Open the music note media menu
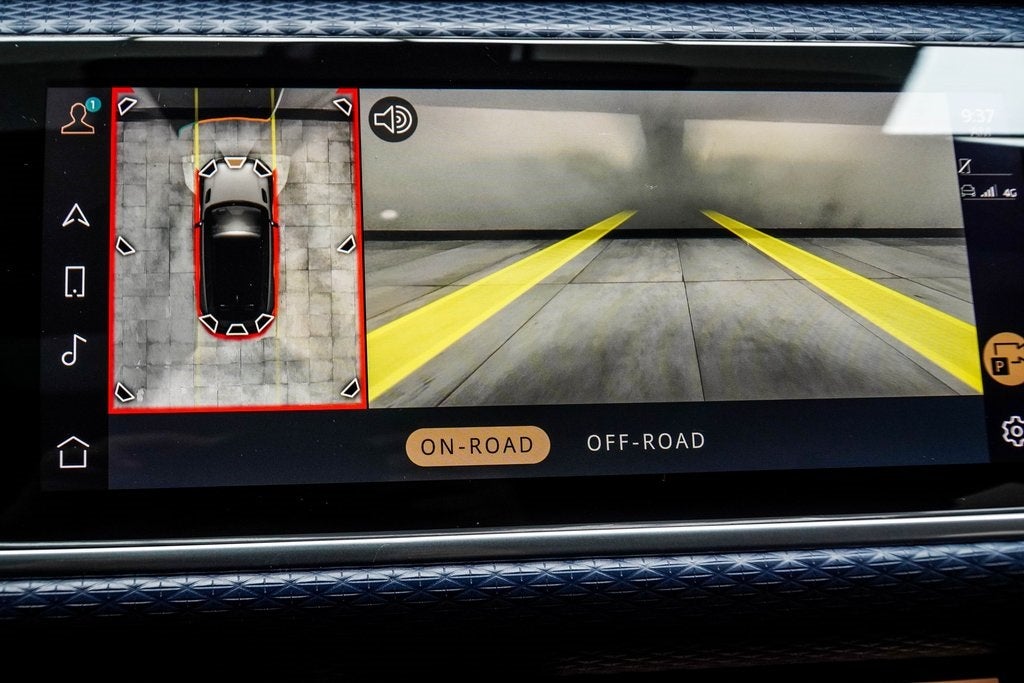 [73, 349]
